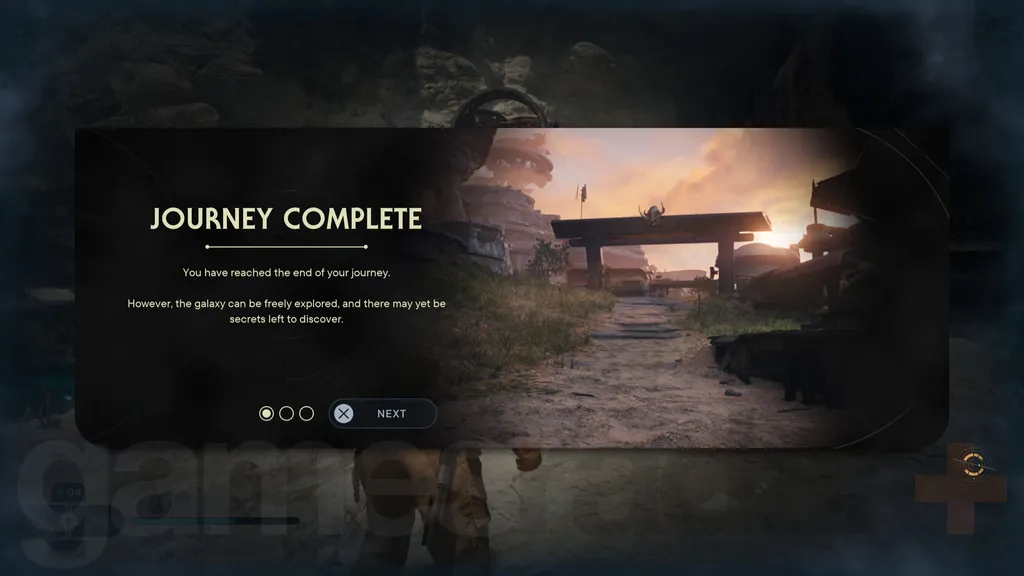Go to the third page dot
1024x576 pixels.
point(306,413)
